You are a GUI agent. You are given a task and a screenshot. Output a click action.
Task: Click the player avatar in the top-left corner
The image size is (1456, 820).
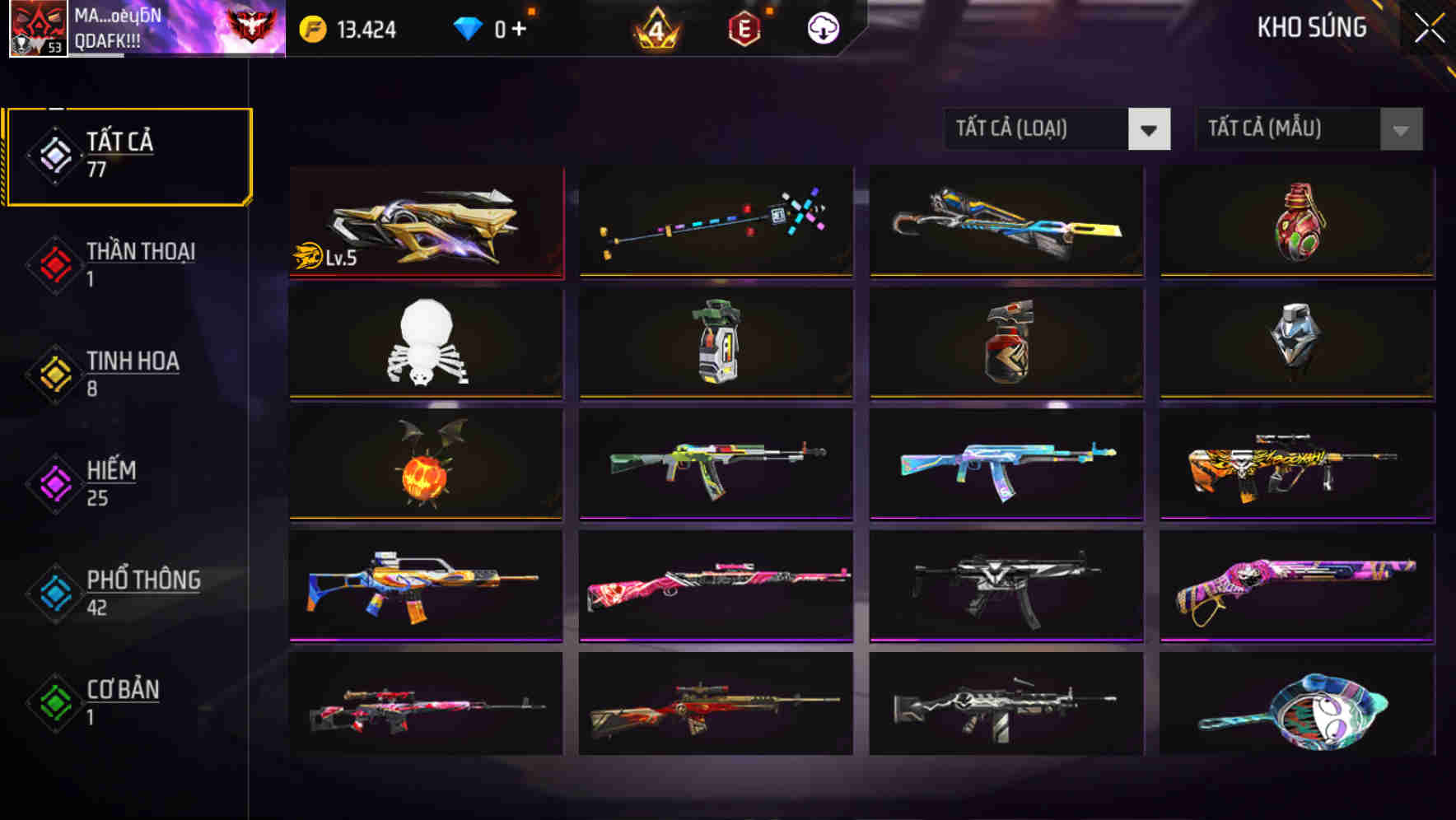[31, 29]
